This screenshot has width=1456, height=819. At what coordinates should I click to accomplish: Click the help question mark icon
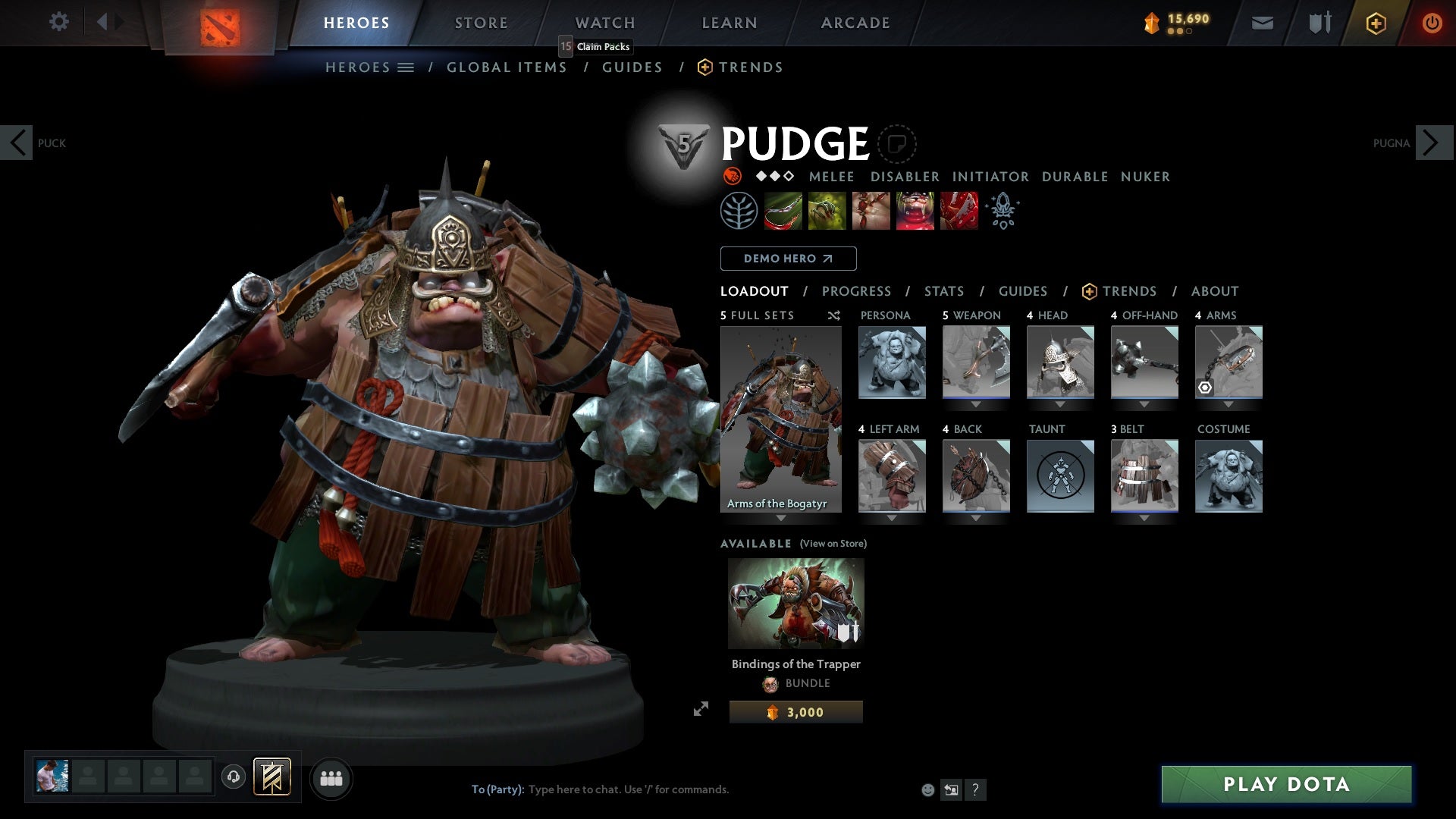(x=975, y=789)
